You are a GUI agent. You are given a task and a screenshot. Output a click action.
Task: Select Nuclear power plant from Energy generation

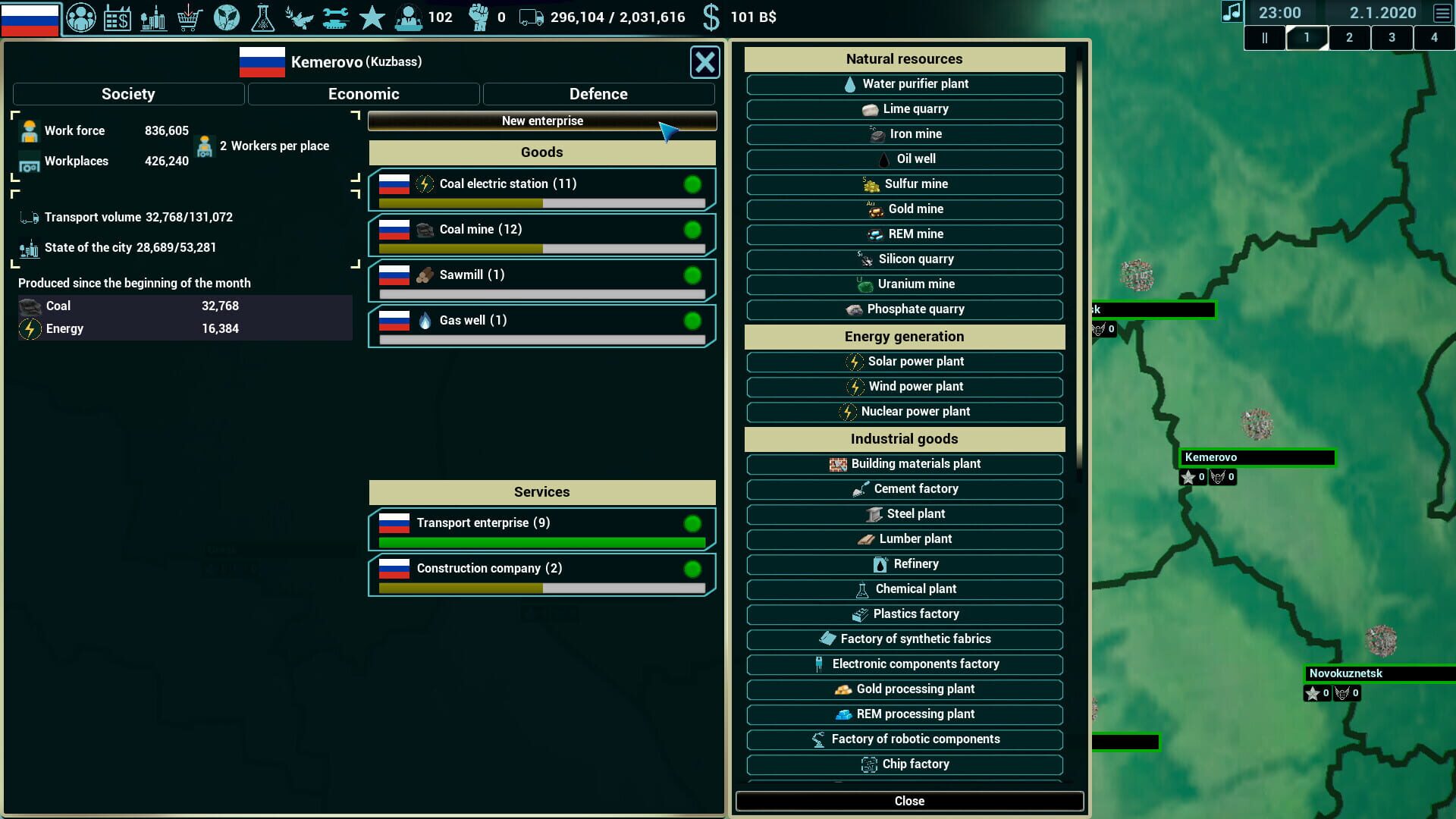pyautogui.click(x=905, y=412)
